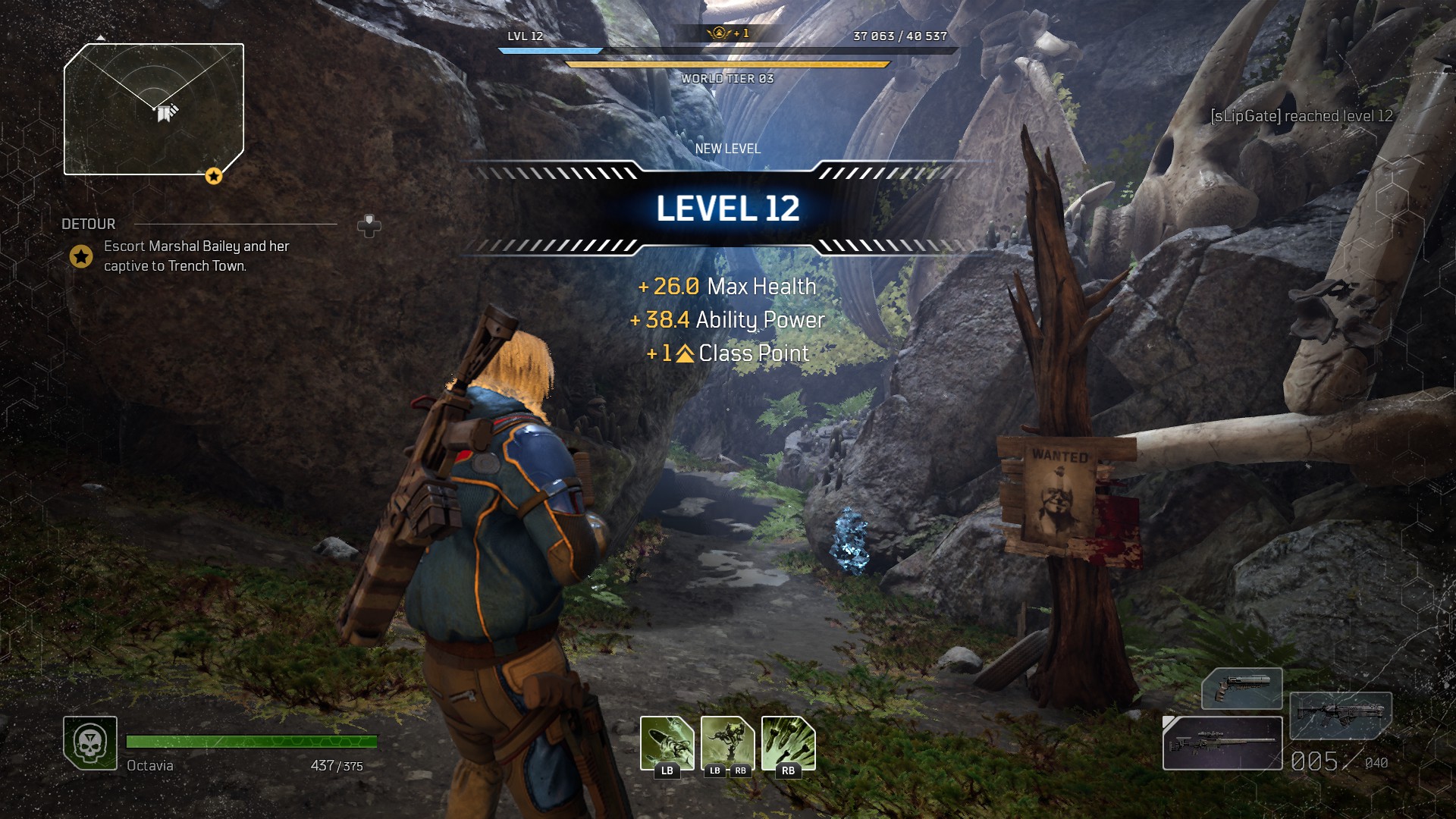This screenshot has height=819, width=1456.
Task: Activate the rocket barrage ability icon
Action: tap(788, 743)
